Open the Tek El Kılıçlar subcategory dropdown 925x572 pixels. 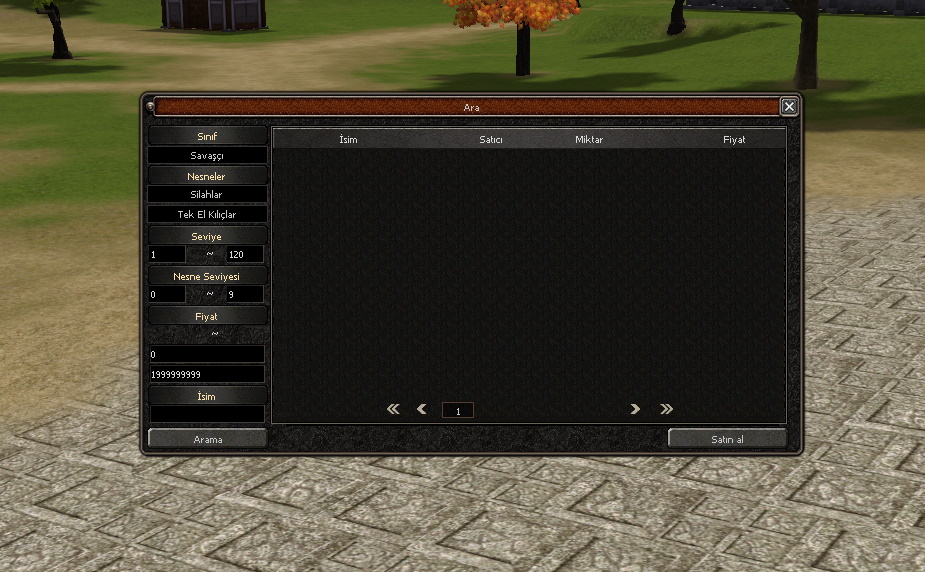tap(208, 214)
